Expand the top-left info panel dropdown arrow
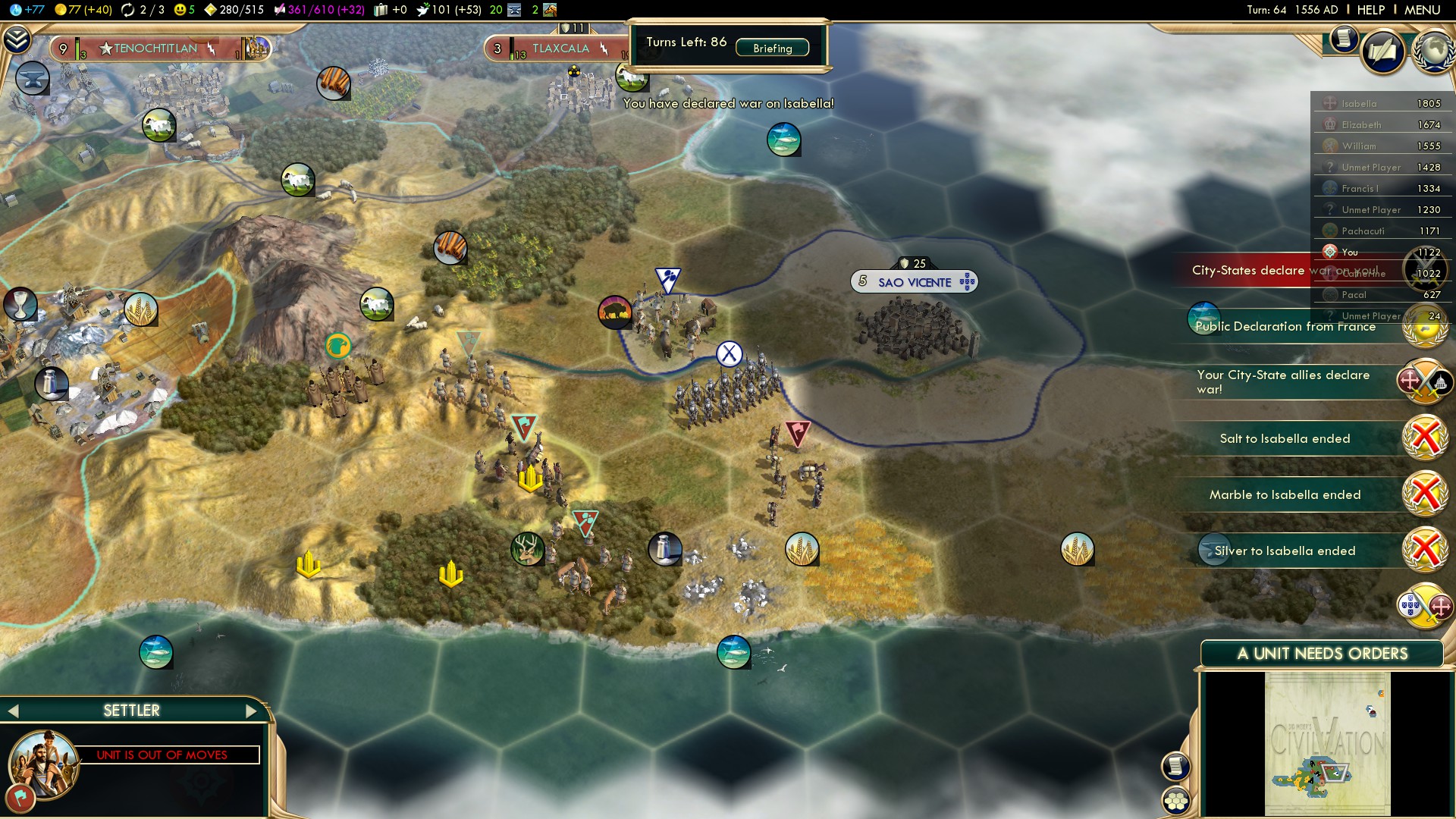Screen dimensions: 1456x819 17,39
